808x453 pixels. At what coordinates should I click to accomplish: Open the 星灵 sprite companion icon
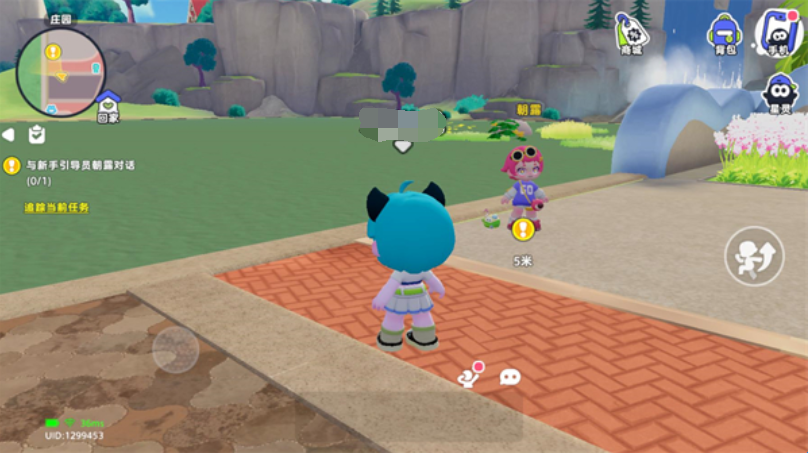(779, 93)
